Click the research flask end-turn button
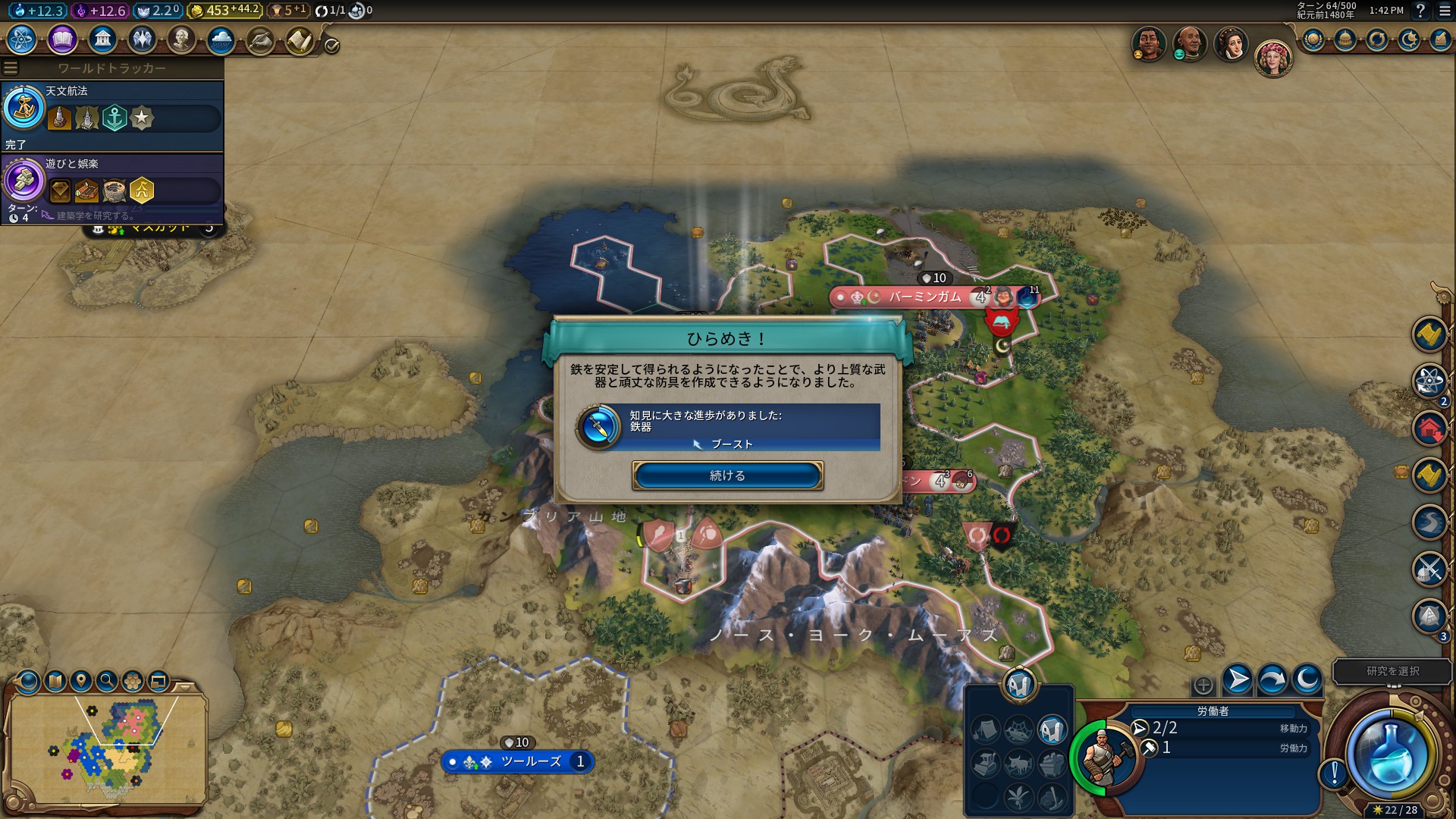Image resolution: width=1456 pixels, height=819 pixels. click(1391, 755)
